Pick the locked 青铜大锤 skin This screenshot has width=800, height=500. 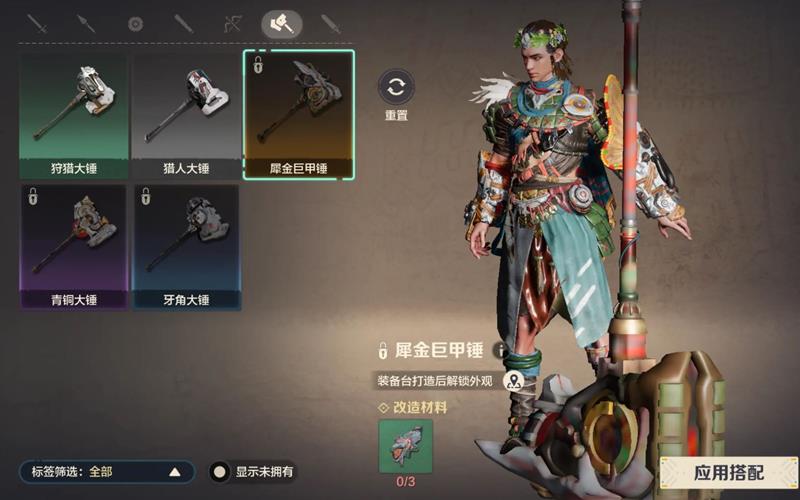(x=74, y=246)
